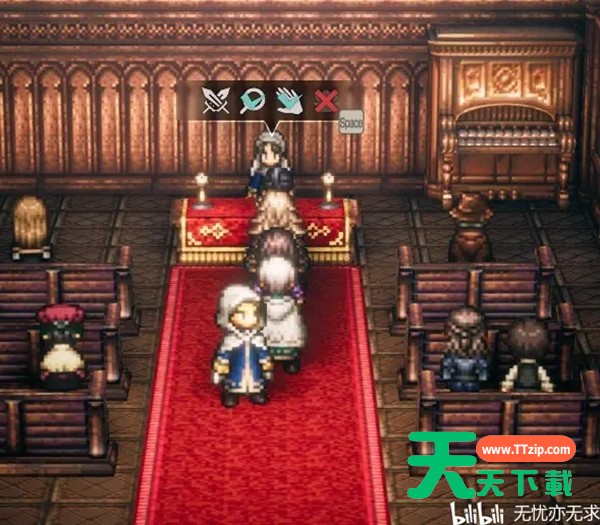Activate the open hand action icon
Screen dimensions: 600x525
tap(289, 100)
